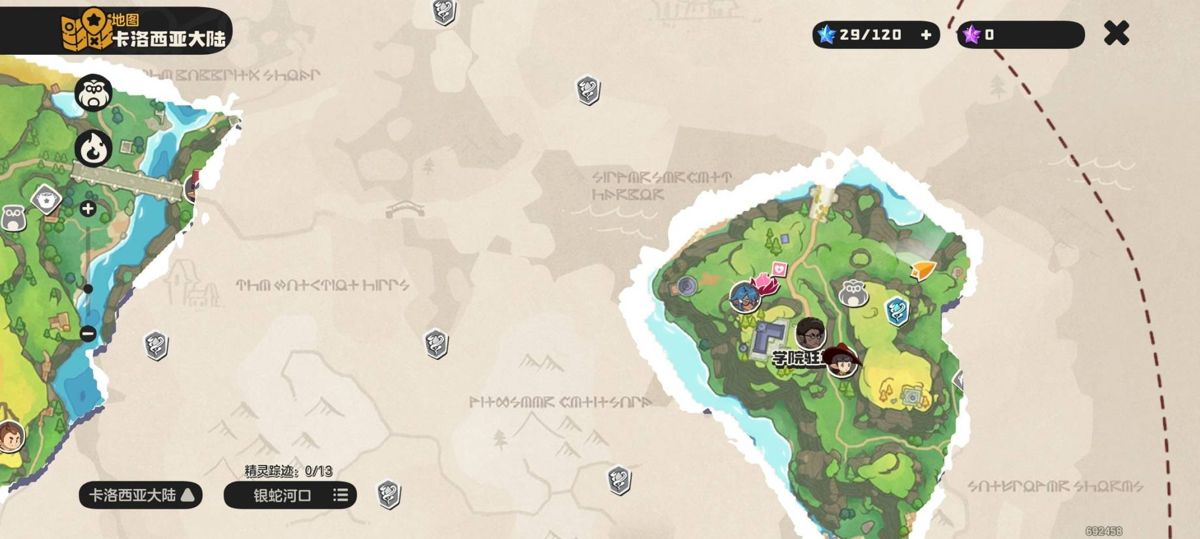Select the orange arrow player marker
Image resolution: width=1200 pixels, height=539 pixels.
(x=923, y=270)
